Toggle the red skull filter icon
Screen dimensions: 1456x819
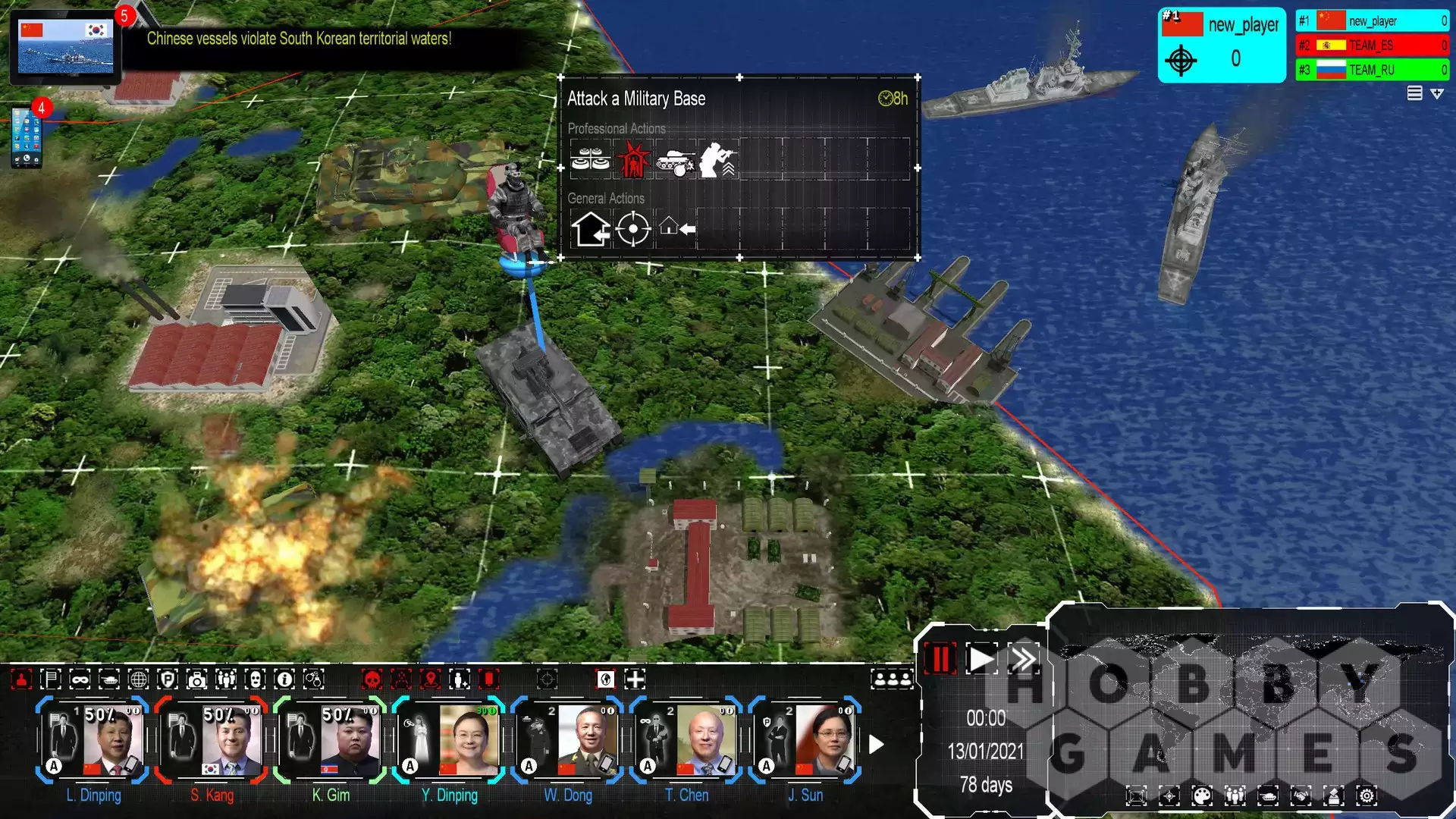click(372, 679)
